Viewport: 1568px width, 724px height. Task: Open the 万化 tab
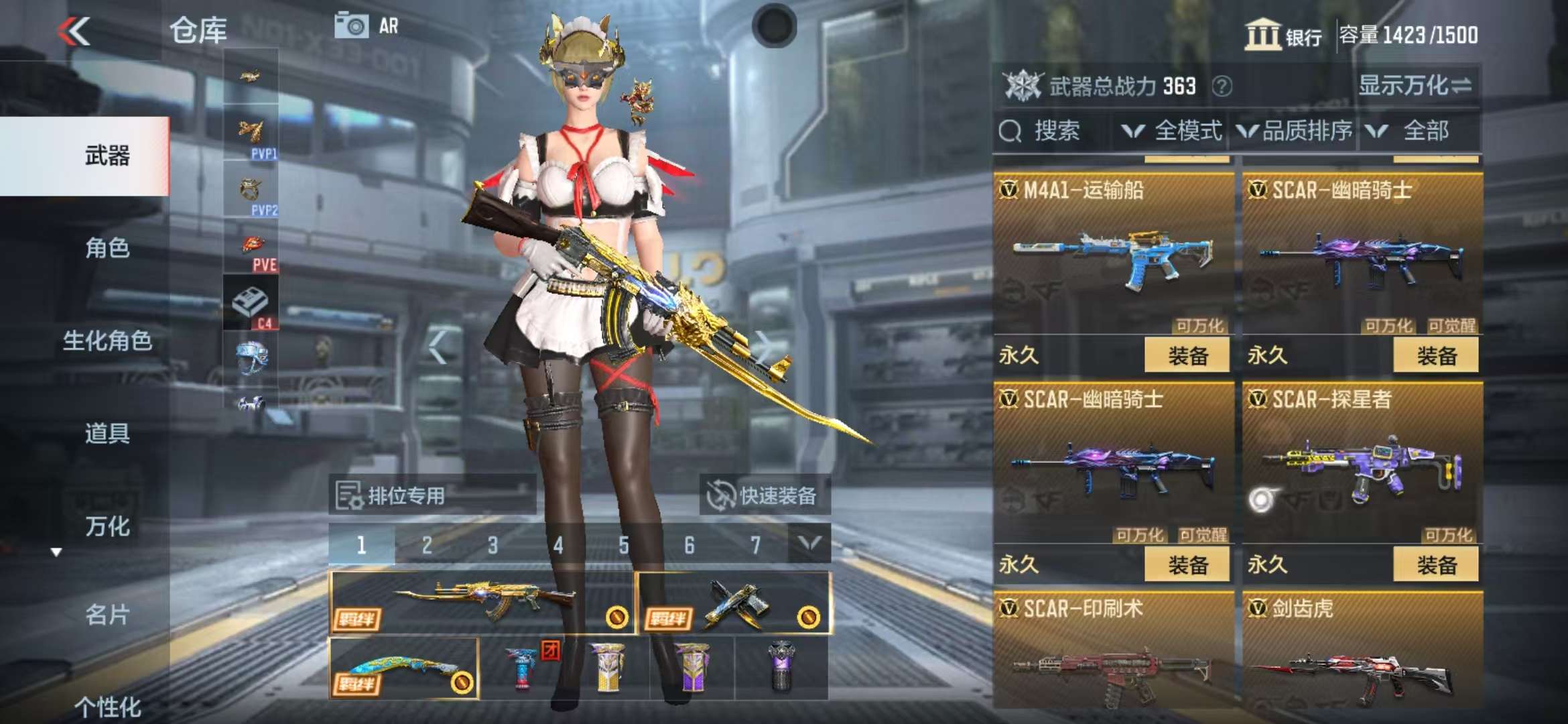click(107, 526)
